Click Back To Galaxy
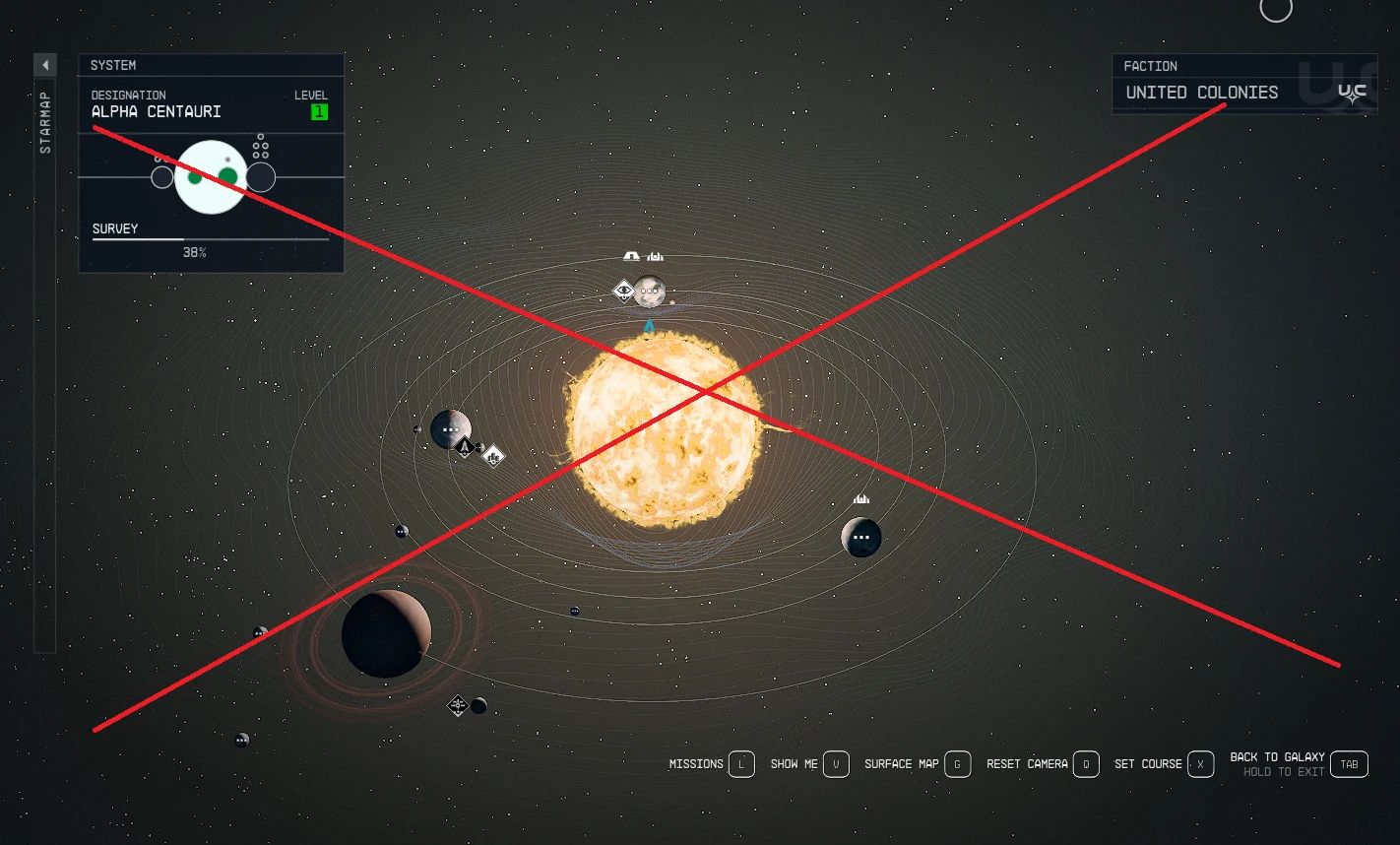This screenshot has height=845, width=1400. (1276, 757)
